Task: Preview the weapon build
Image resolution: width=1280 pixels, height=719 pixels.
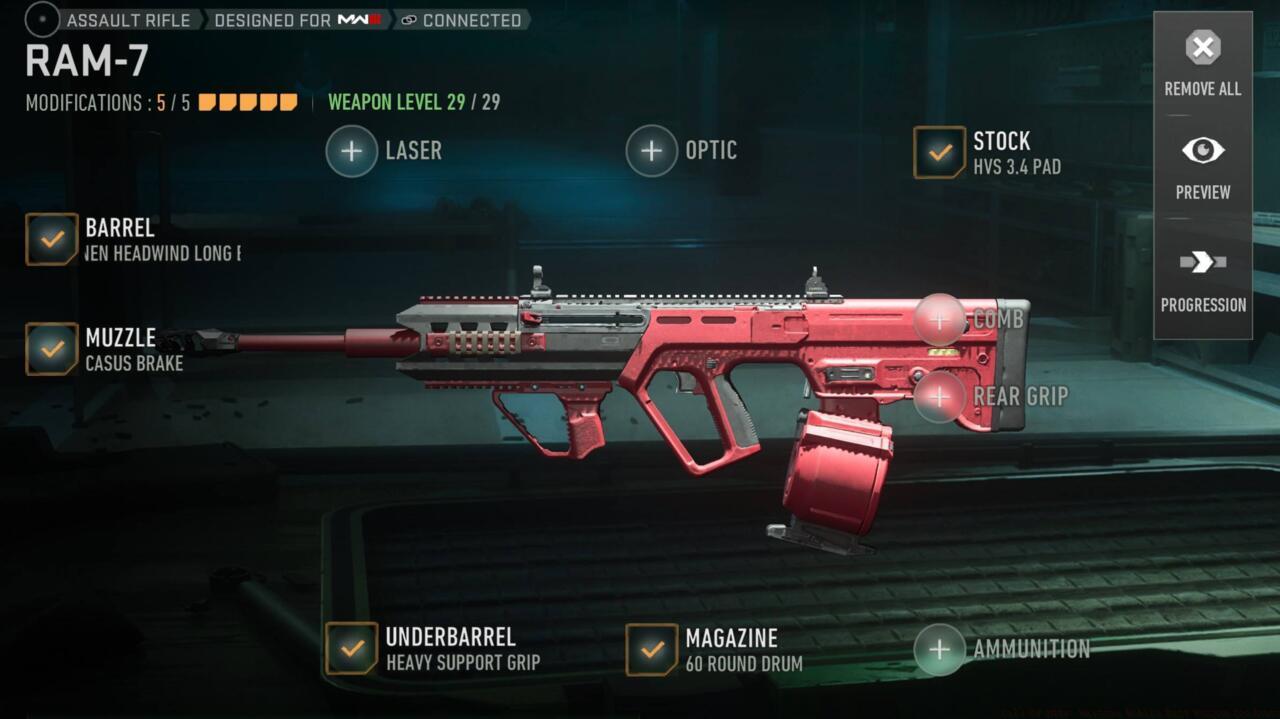Action: tap(1202, 166)
